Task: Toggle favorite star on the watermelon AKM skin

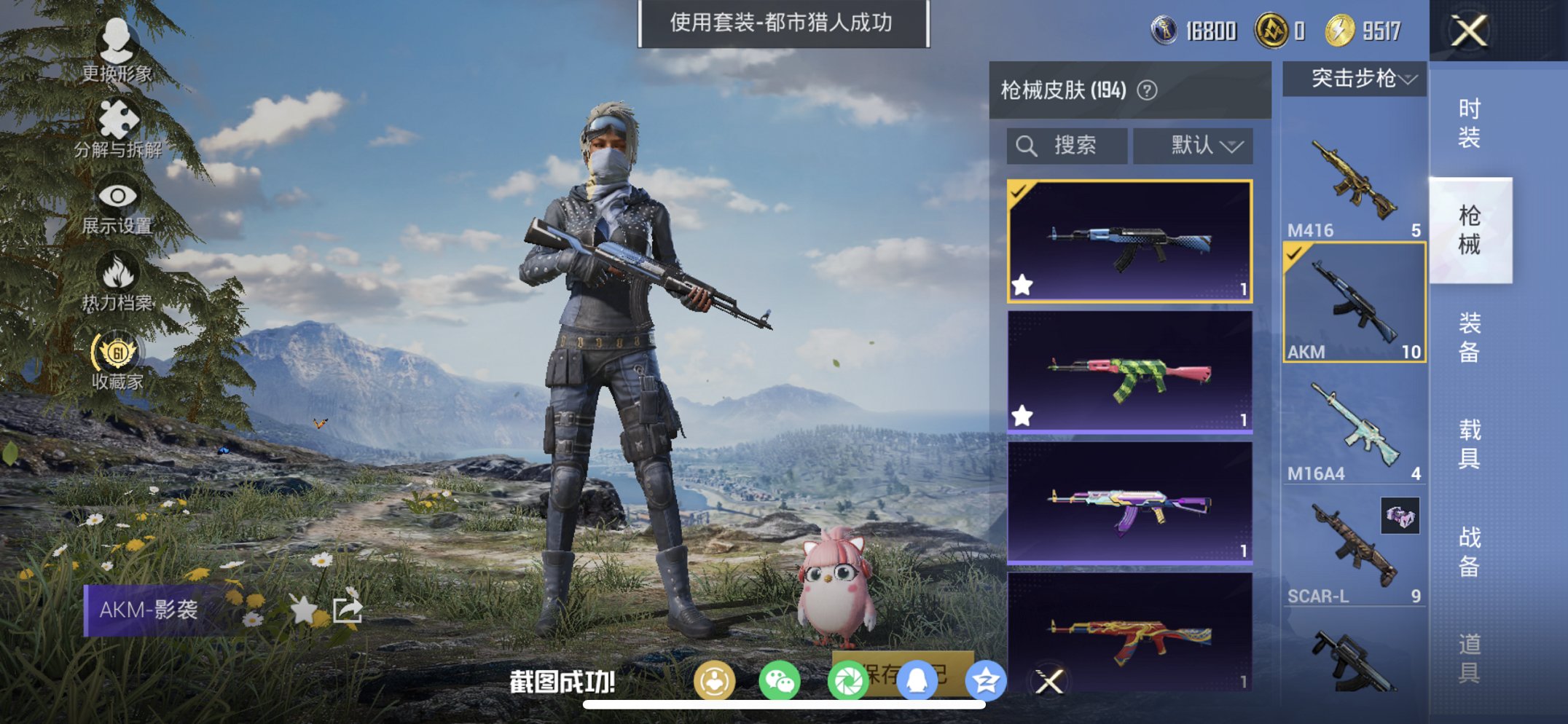Action: point(1023,415)
